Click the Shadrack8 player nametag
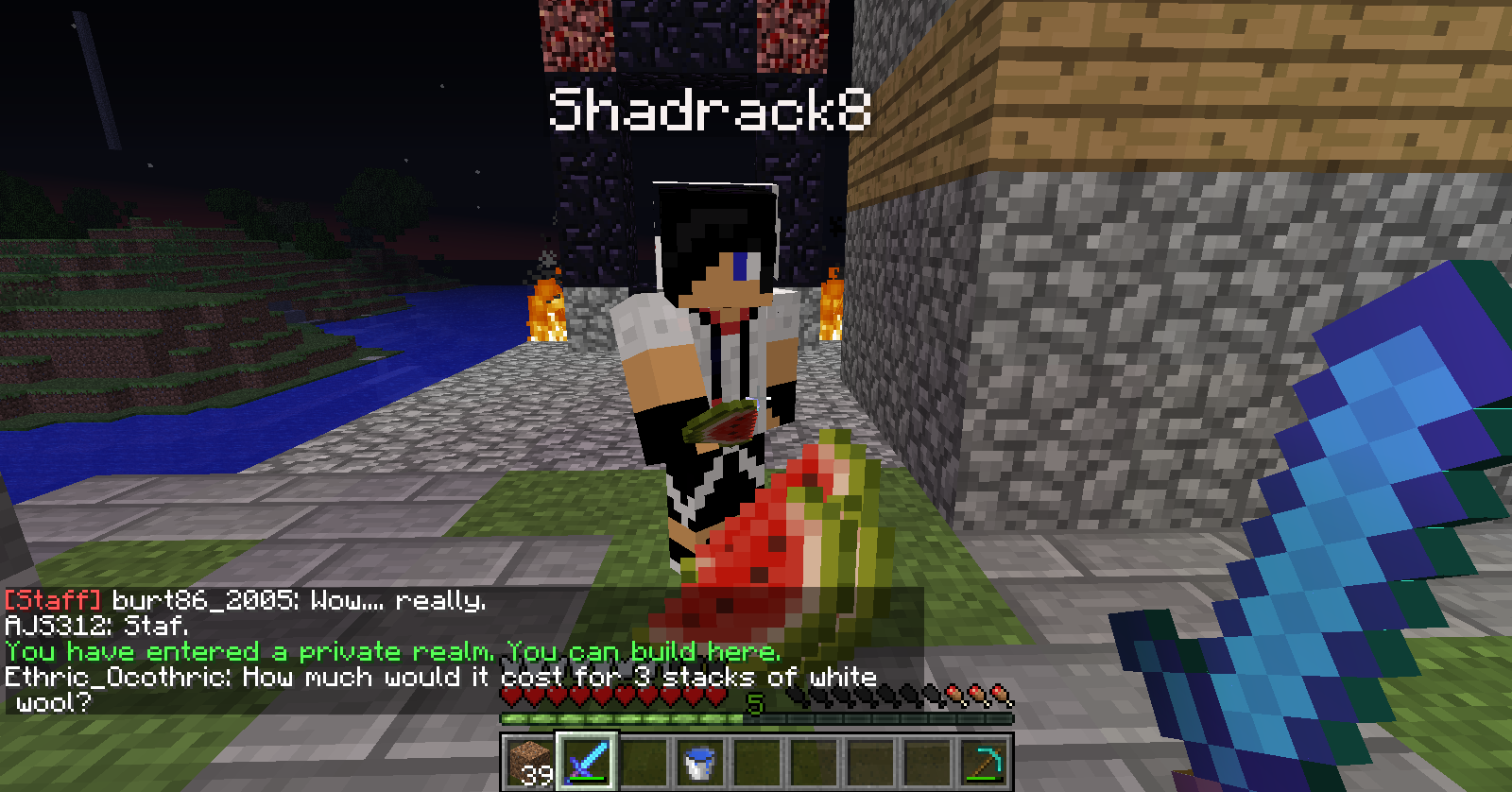 pos(711,111)
